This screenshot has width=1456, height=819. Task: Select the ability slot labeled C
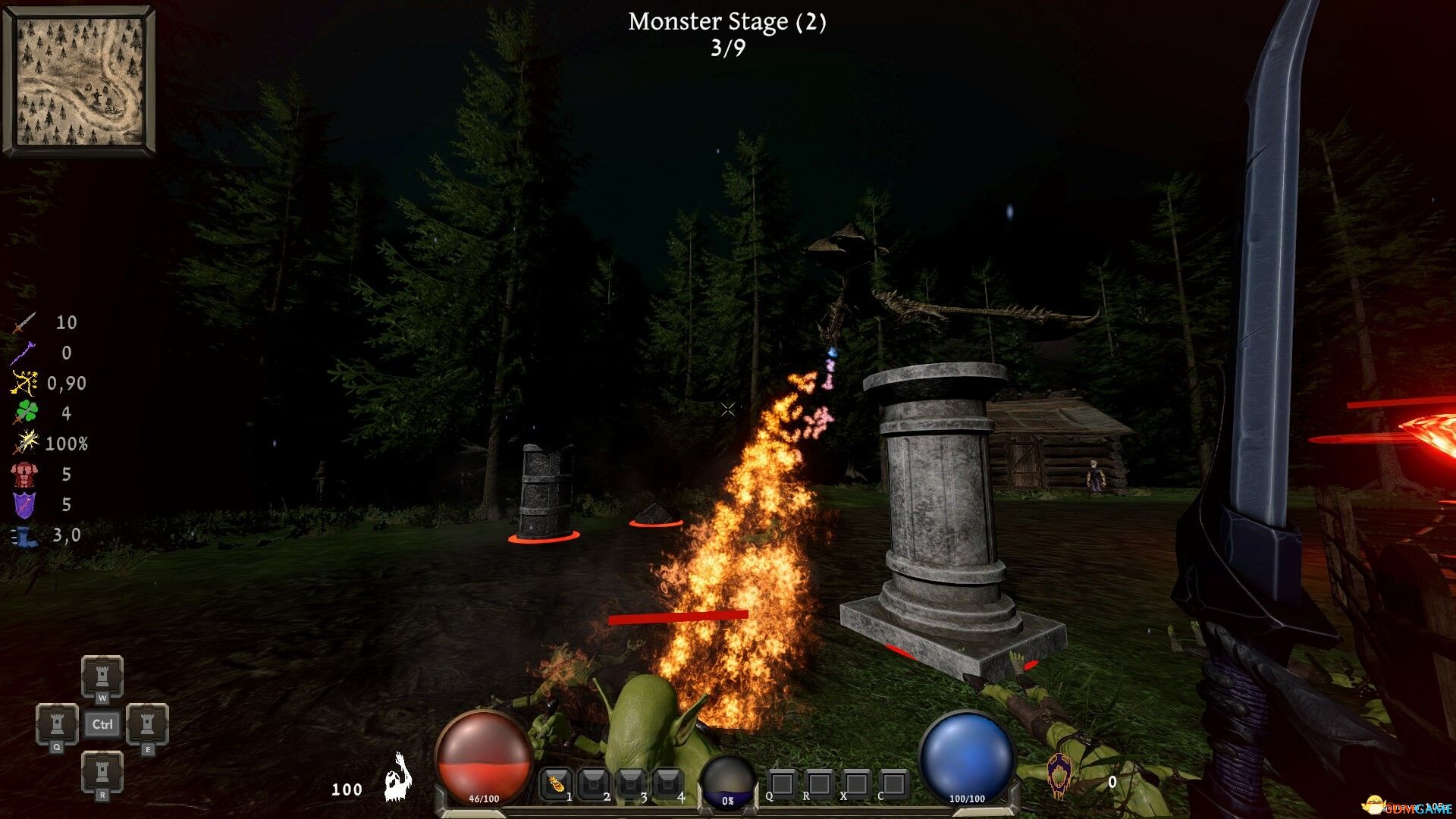tap(893, 783)
